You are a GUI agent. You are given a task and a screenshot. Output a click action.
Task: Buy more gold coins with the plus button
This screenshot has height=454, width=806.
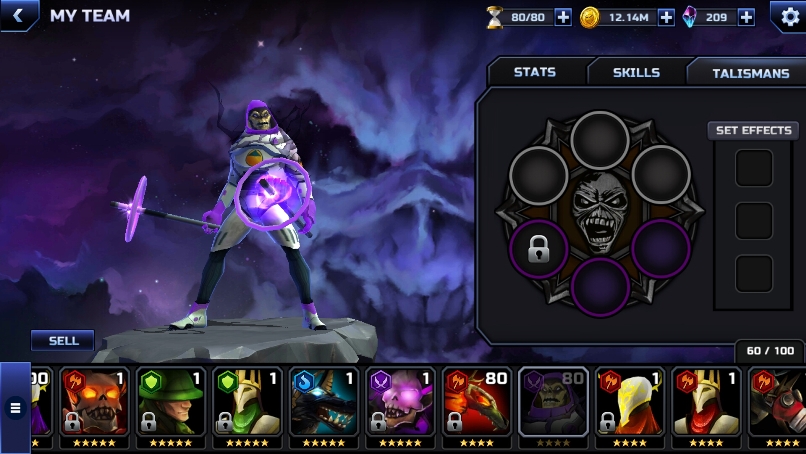tap(666, 17)
